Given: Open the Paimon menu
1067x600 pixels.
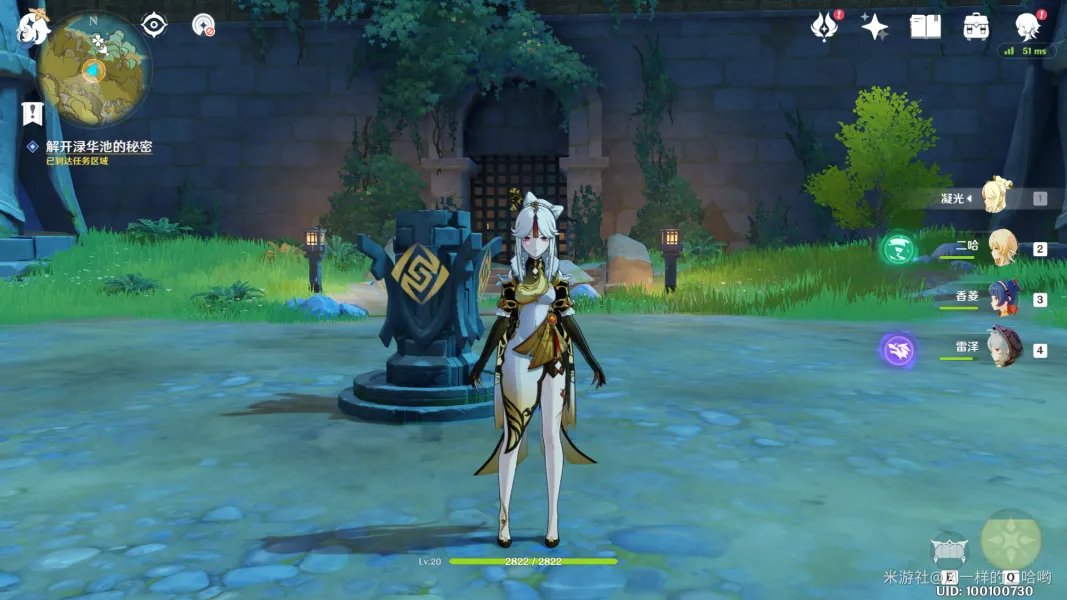Looking at the screenshot, I should point(33,28).
